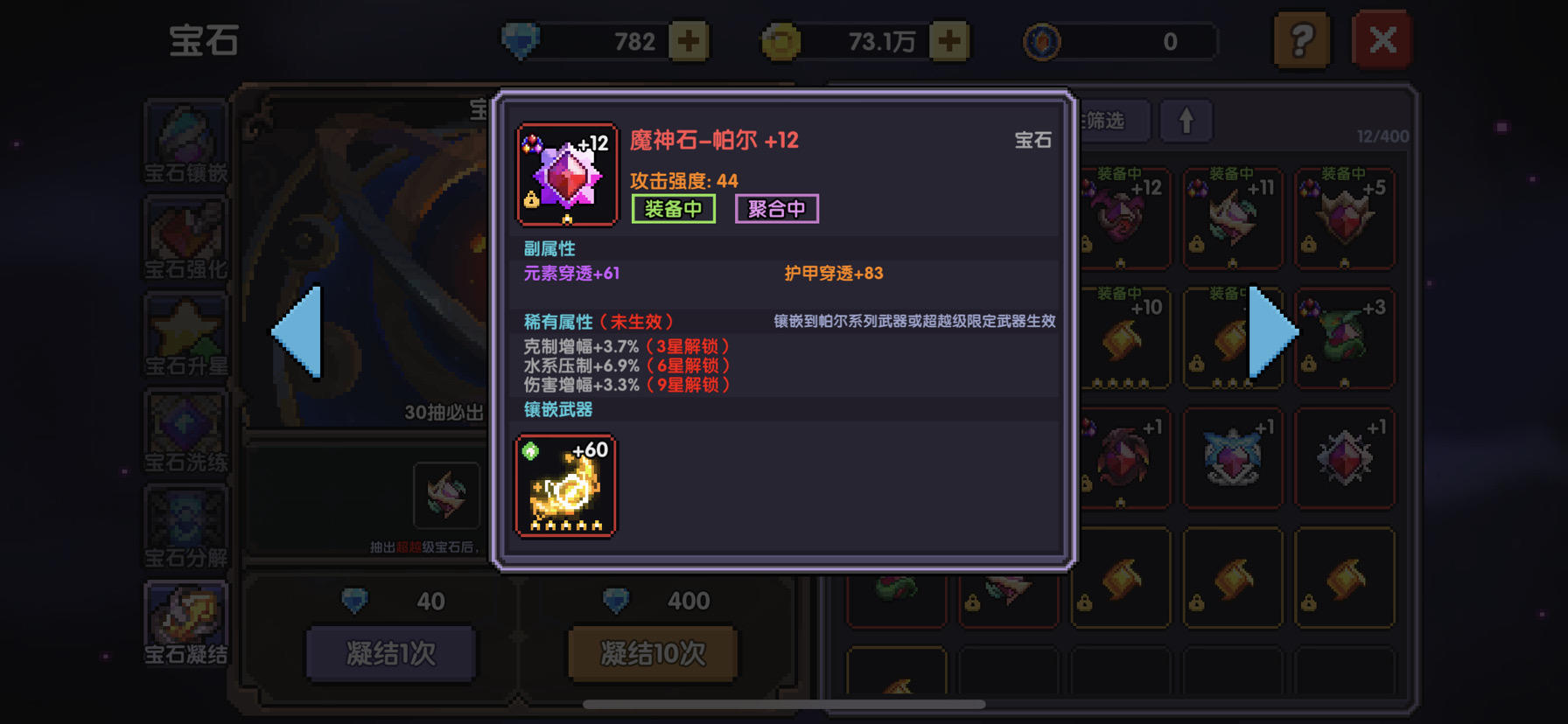Open the help panel with question mark
This screenshot has height=724, width=1568.
(1301, 40)
